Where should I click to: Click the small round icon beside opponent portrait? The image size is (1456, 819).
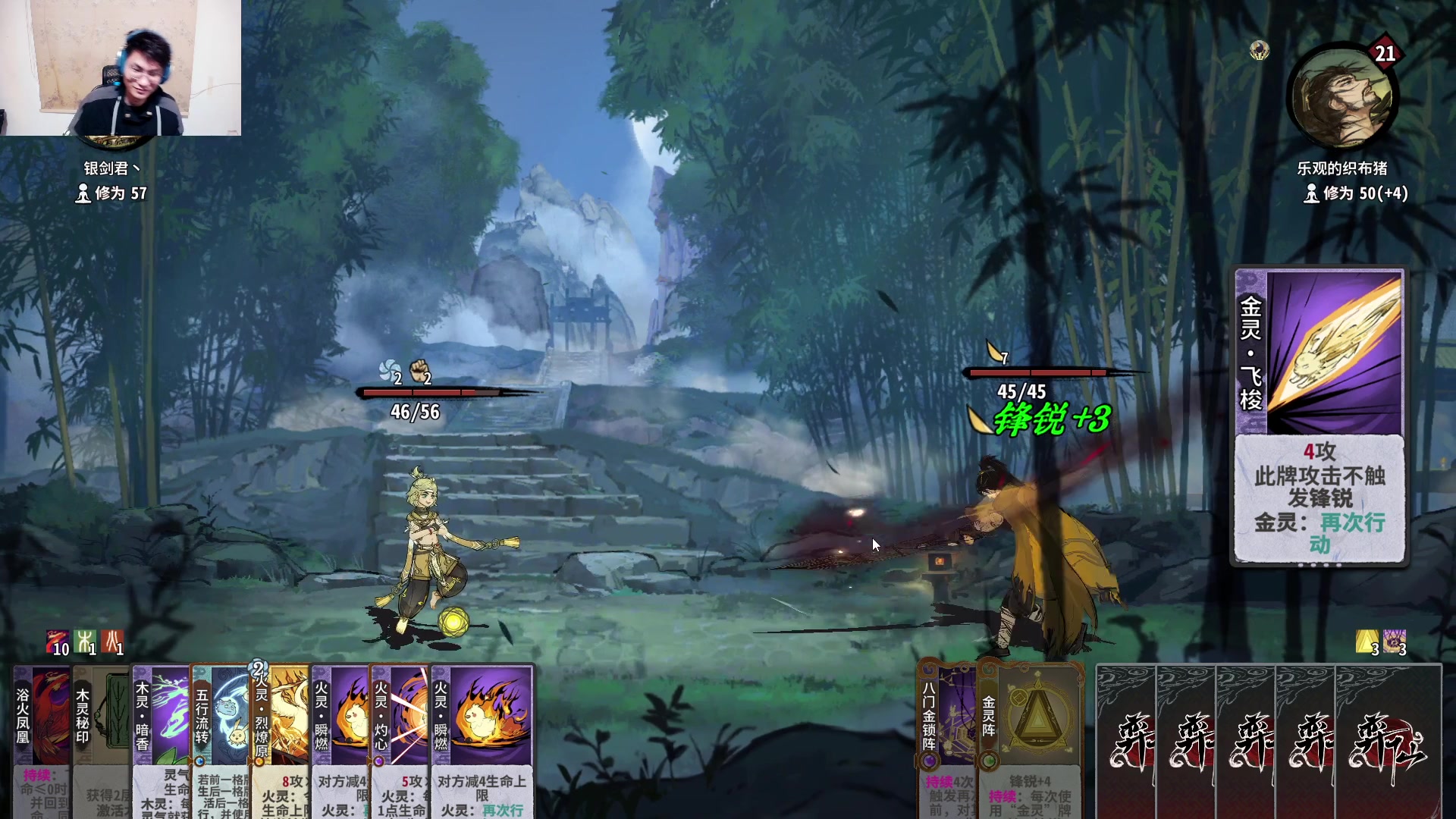click(1260, 51)
